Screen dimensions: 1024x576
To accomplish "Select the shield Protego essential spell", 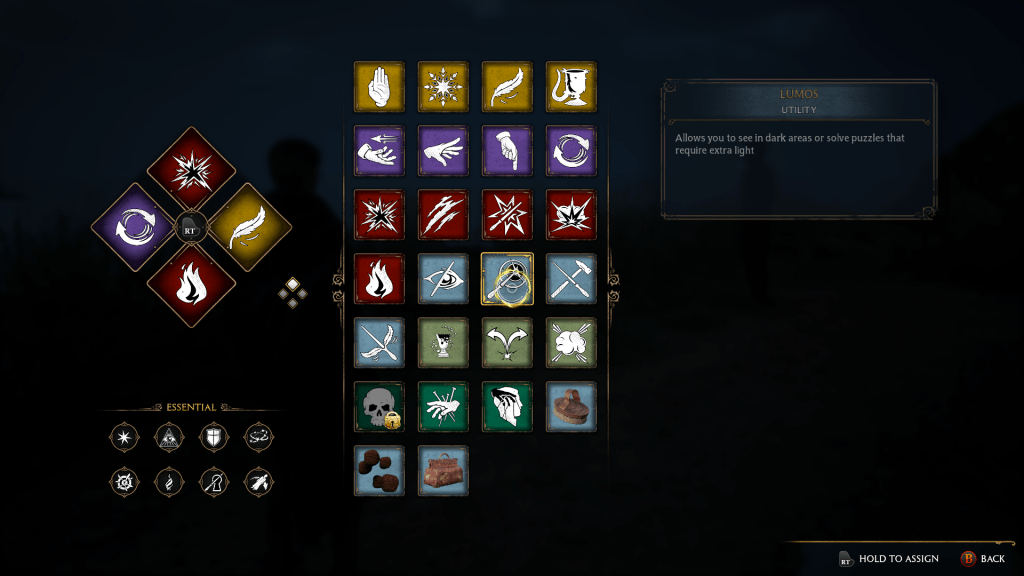I will [x=213, y=437].
